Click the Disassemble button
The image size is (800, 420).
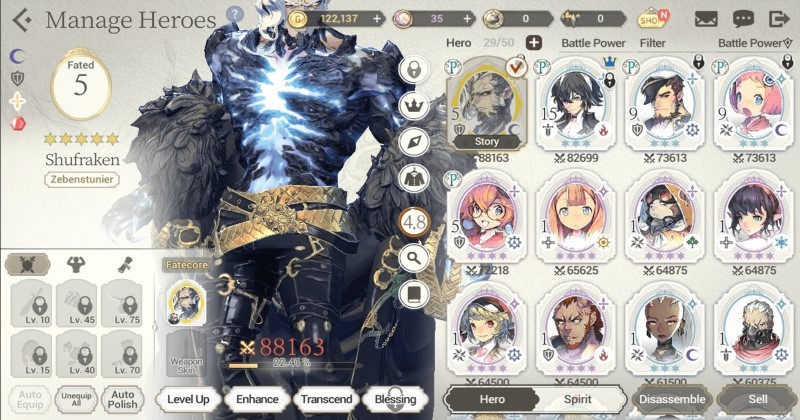[x=670, y=398]
